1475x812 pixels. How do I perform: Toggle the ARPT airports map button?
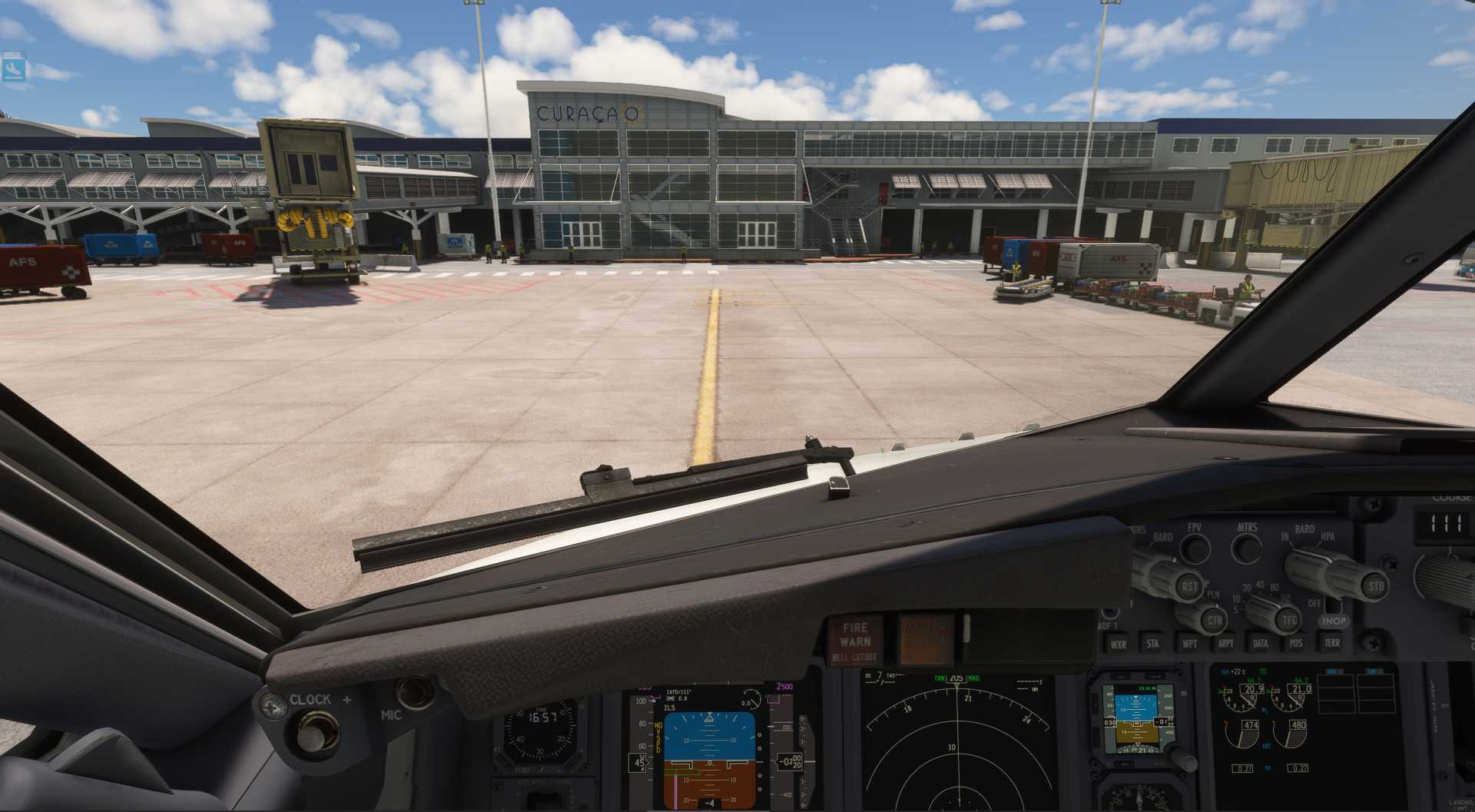point(1226,644)
